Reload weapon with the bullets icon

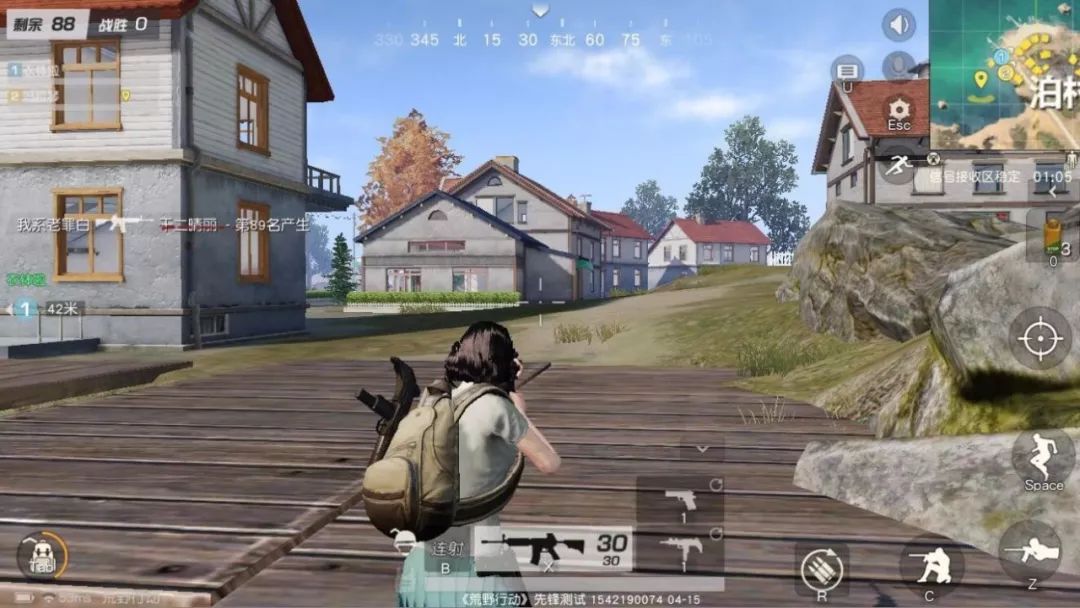(x=820, y=570)
